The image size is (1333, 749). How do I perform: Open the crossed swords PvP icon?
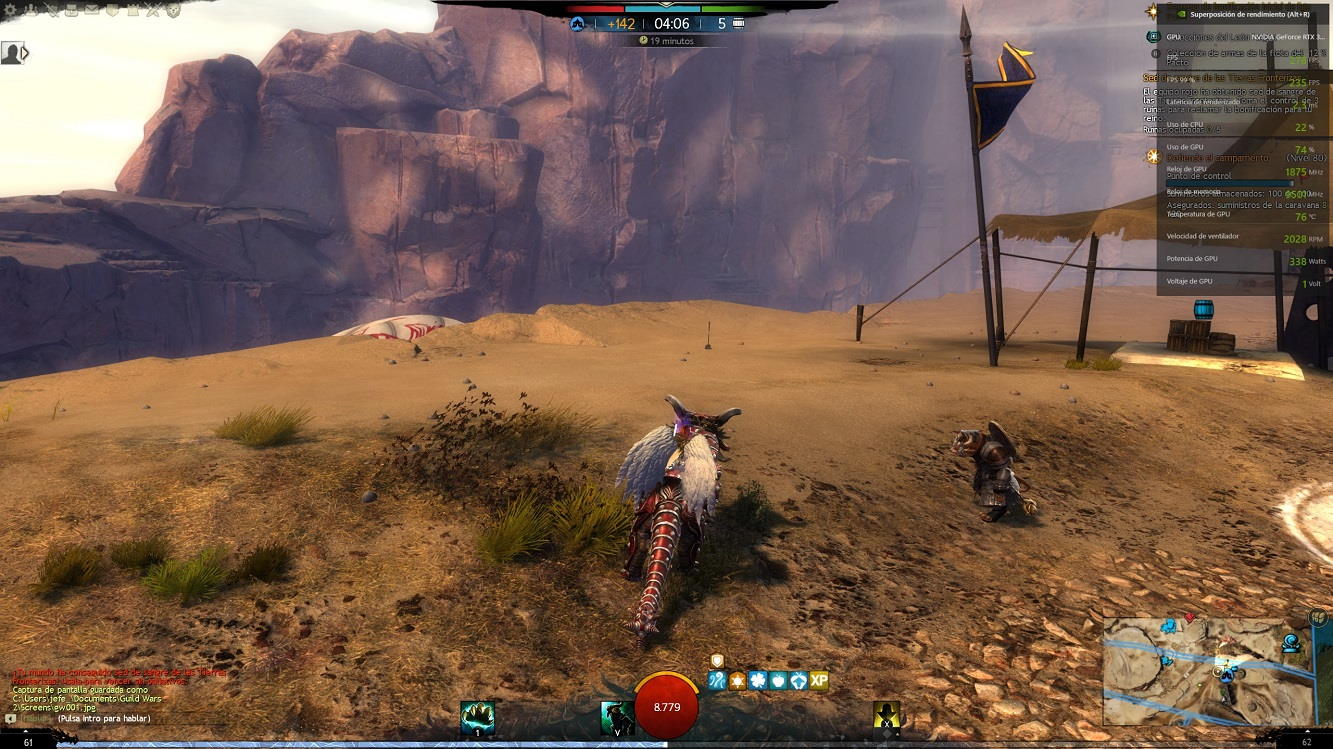click(153, 10)
